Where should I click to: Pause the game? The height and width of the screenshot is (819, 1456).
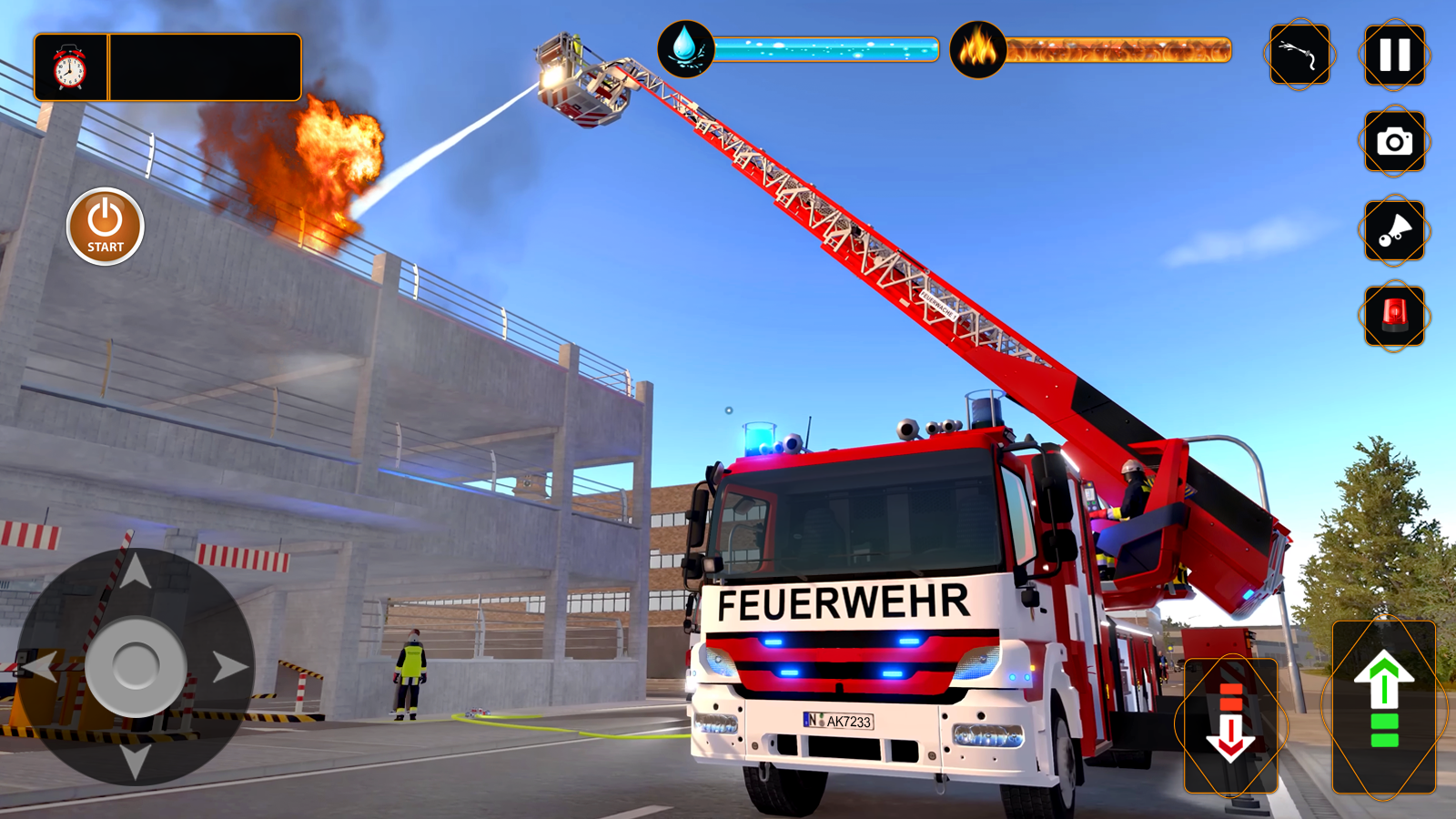(1394, 56)
